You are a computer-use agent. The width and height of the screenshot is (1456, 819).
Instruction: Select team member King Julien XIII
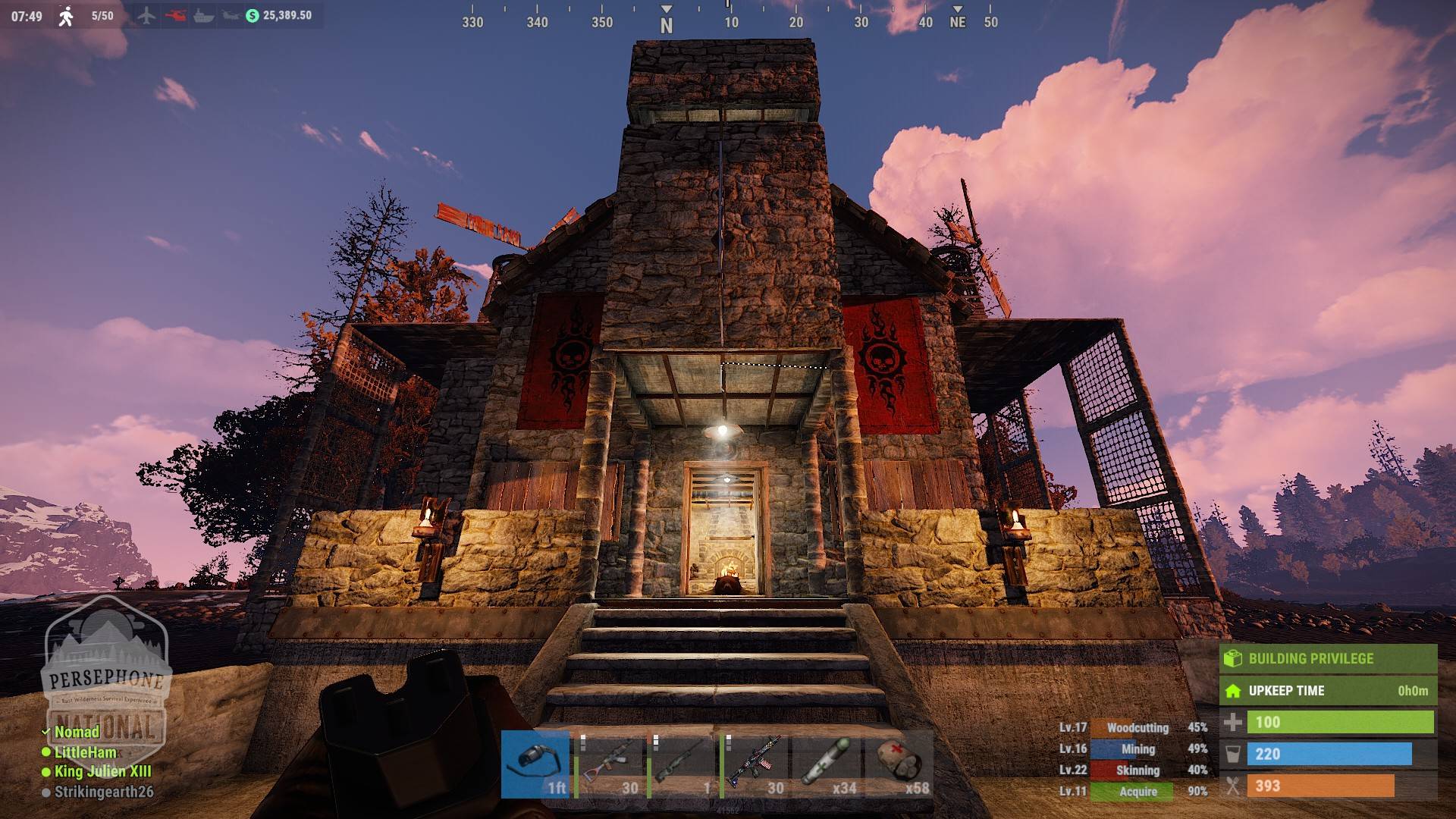102,772
